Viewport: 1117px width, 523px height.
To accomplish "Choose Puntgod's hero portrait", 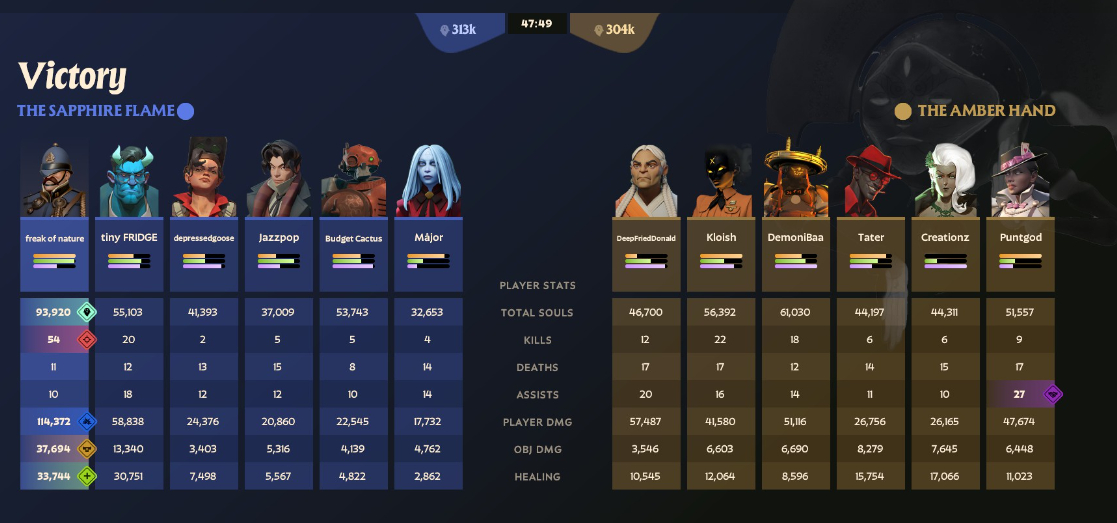I will pos(1021,181).
